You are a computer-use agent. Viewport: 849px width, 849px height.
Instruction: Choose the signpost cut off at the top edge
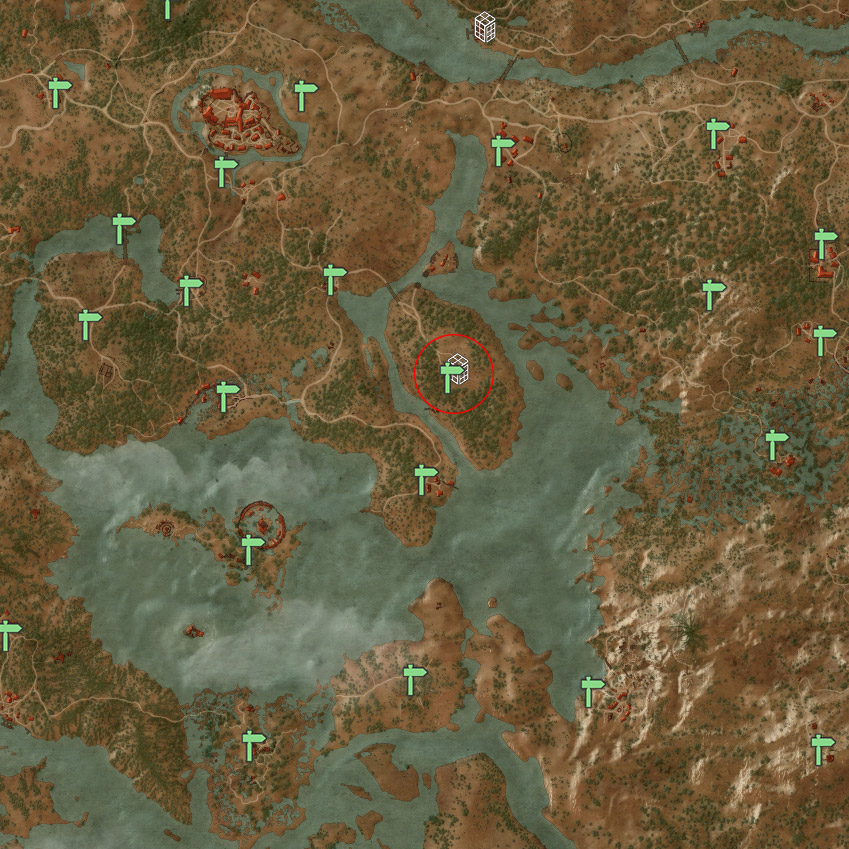[x=168, y=9]
